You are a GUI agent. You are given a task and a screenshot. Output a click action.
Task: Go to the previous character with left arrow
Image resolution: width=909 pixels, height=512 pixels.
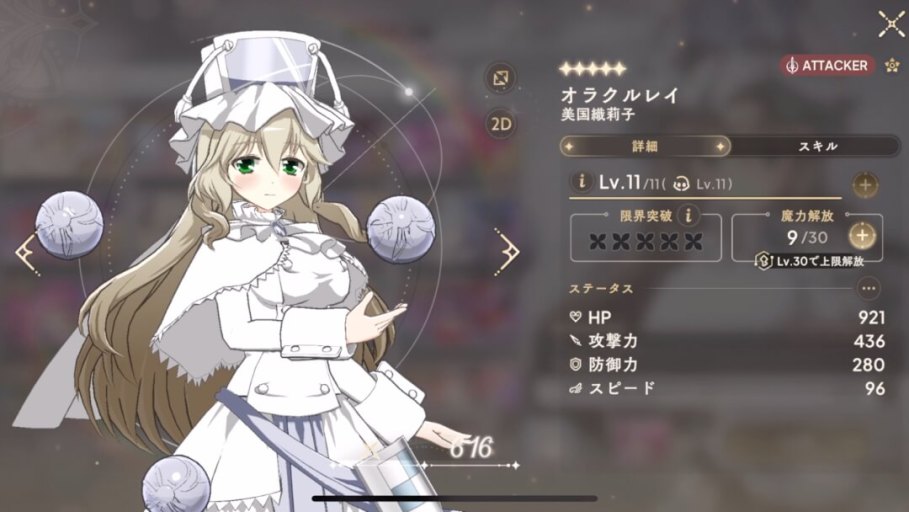pyautogui.click(x=26, y=254)
